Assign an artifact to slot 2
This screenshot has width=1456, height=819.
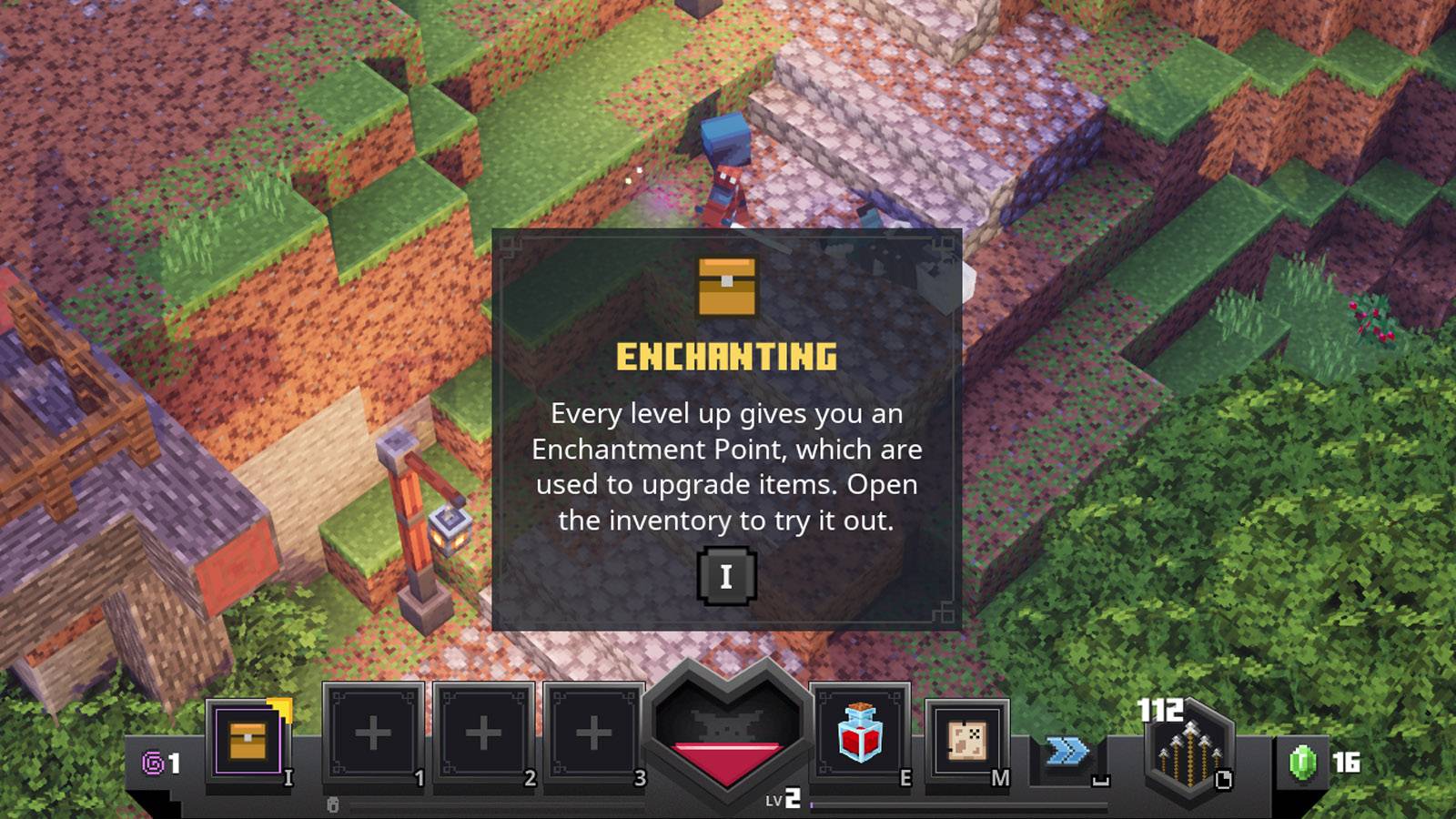tap(485, 733)
